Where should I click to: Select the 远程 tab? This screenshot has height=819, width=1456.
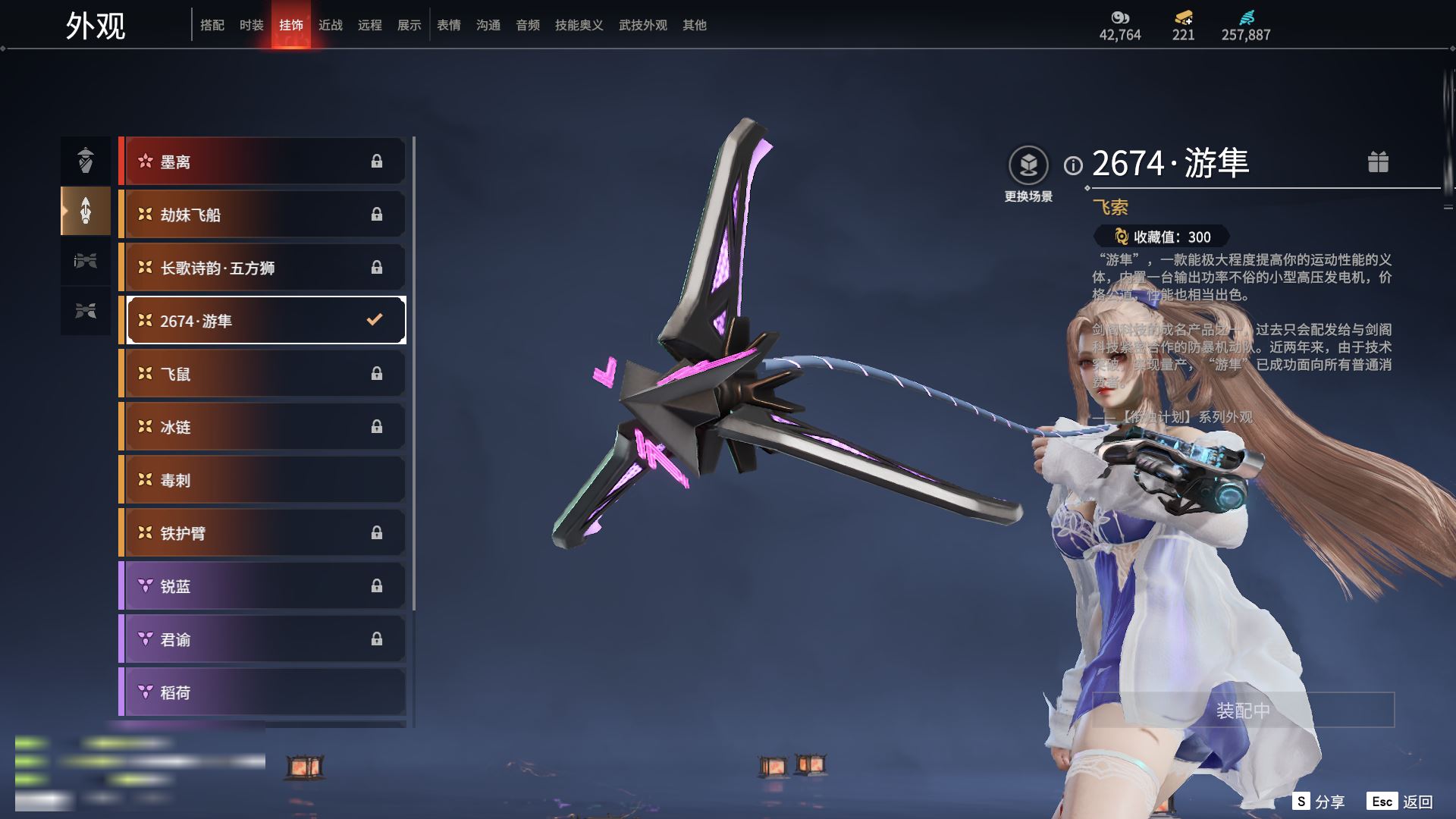pos(369,25)
